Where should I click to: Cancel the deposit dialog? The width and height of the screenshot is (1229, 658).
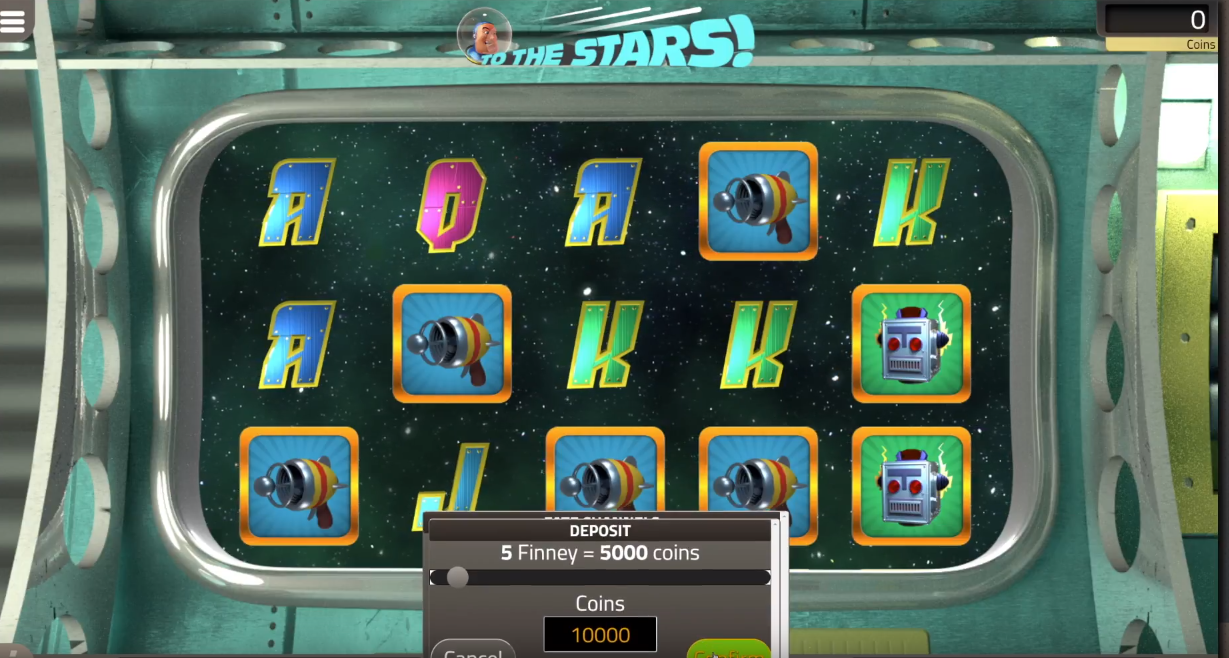click(473, 649)
